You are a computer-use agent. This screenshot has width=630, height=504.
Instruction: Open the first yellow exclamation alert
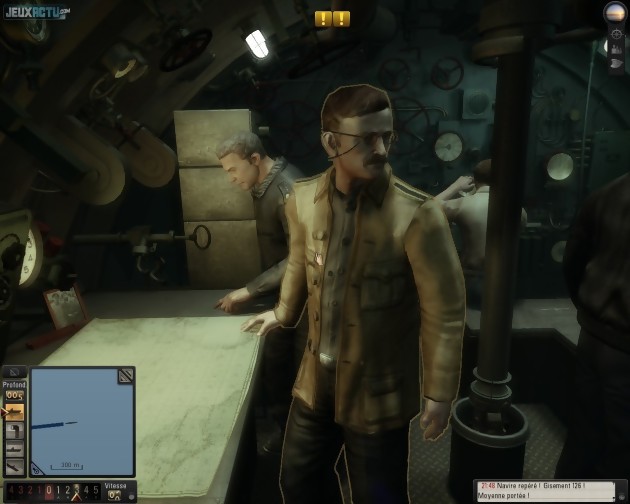(323, 18)
